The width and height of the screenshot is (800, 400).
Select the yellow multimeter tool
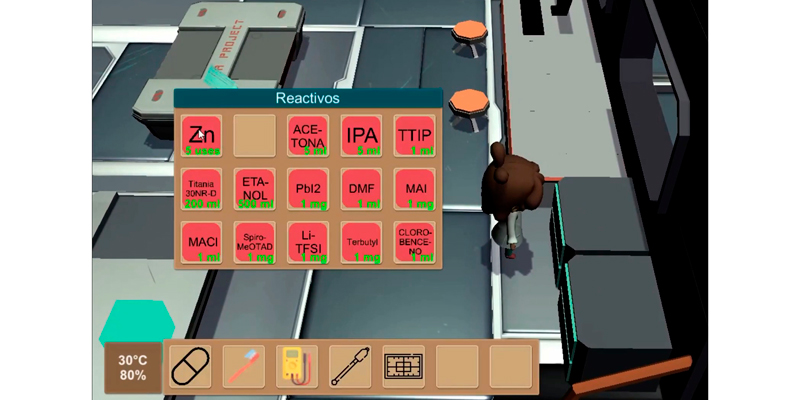click(x=297, y=367)
